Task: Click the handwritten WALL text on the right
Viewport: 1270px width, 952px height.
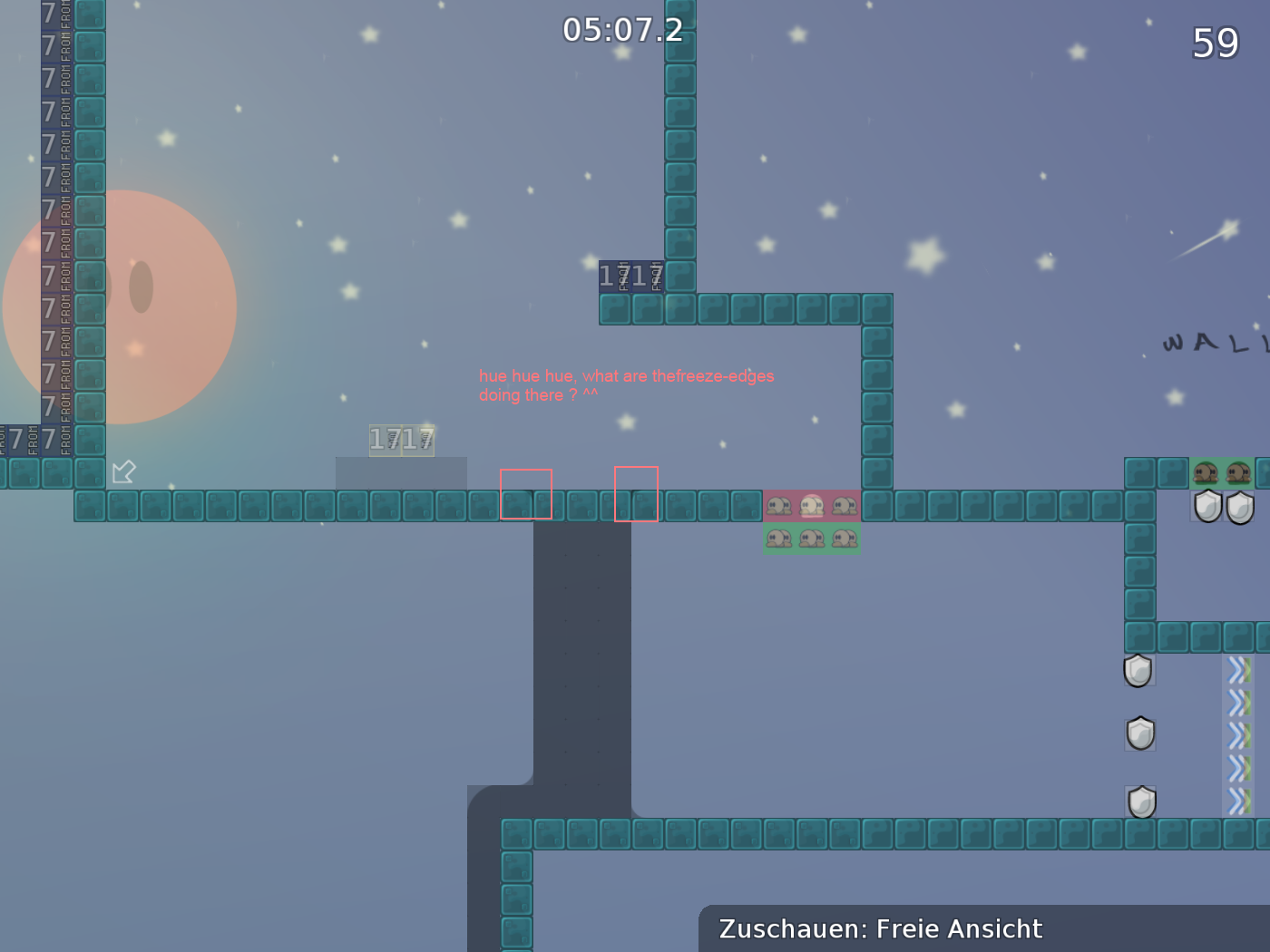Action: 1206,343
